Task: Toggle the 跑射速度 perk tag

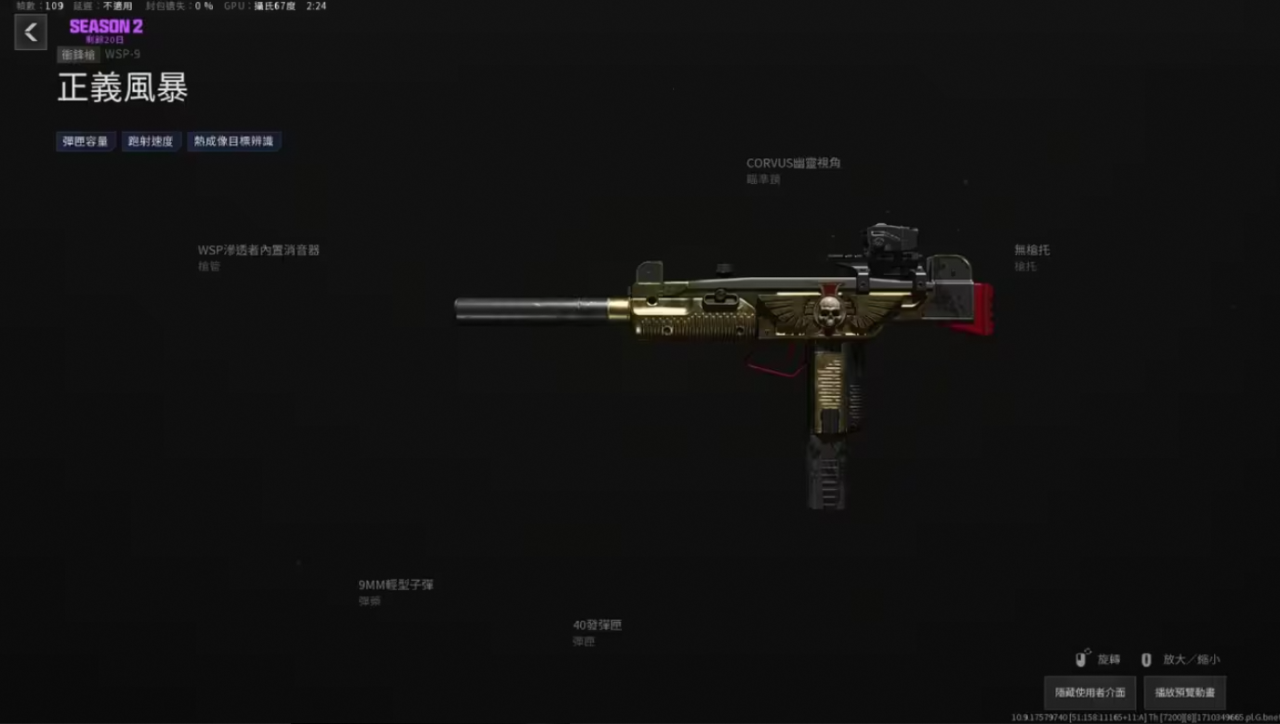Action: click(151, 141)
